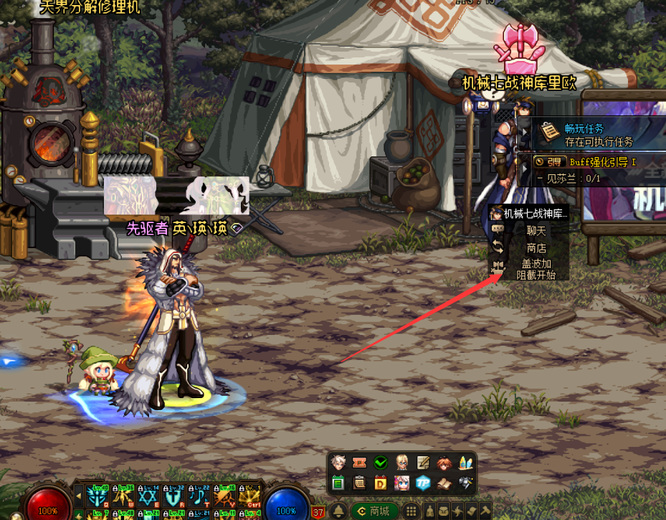This screenshot has width=666, height=520.
Task: Open the grid menu button
Action: pyautogui.click(x=411, y=511)
